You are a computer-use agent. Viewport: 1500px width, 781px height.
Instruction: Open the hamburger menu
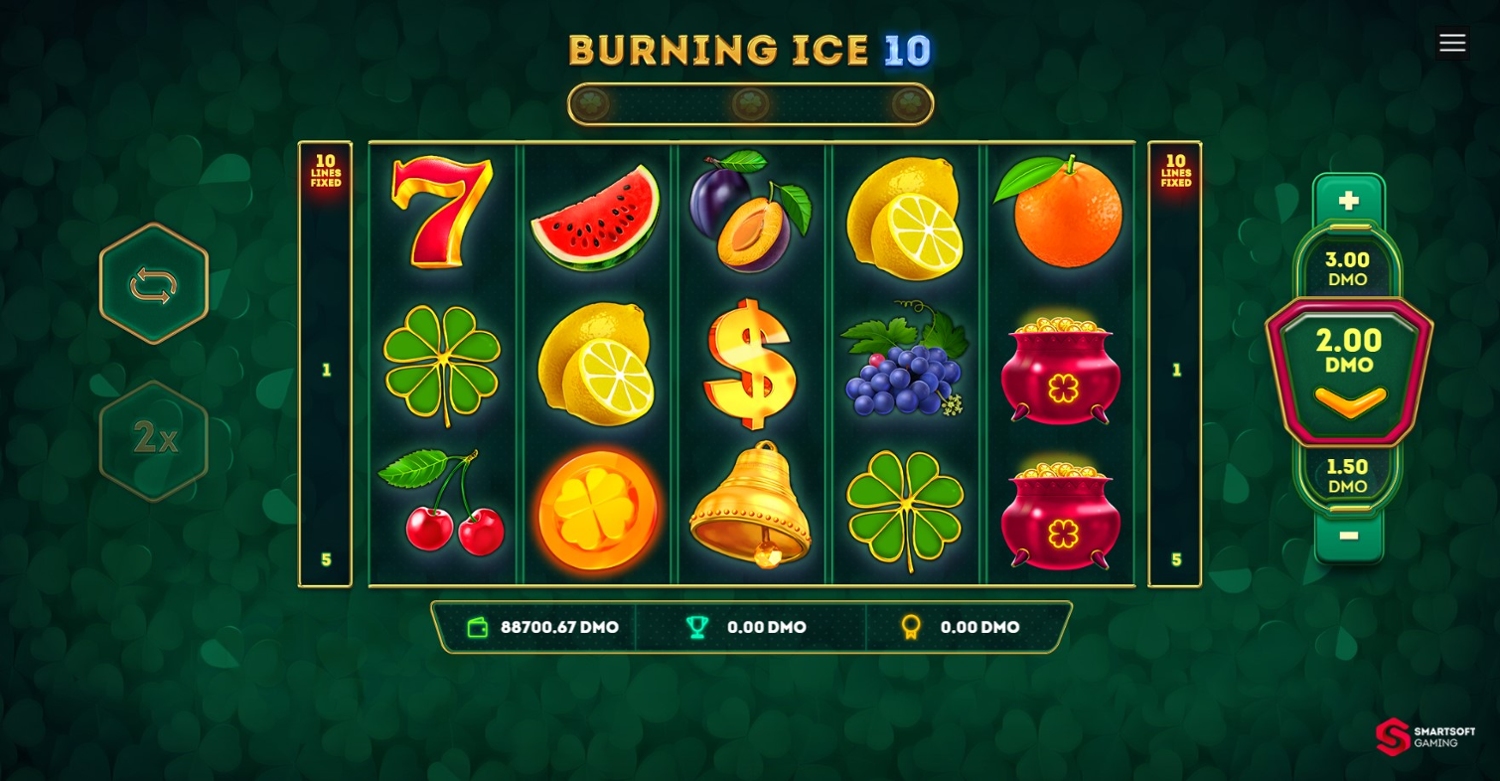(x=1452, y=43)
